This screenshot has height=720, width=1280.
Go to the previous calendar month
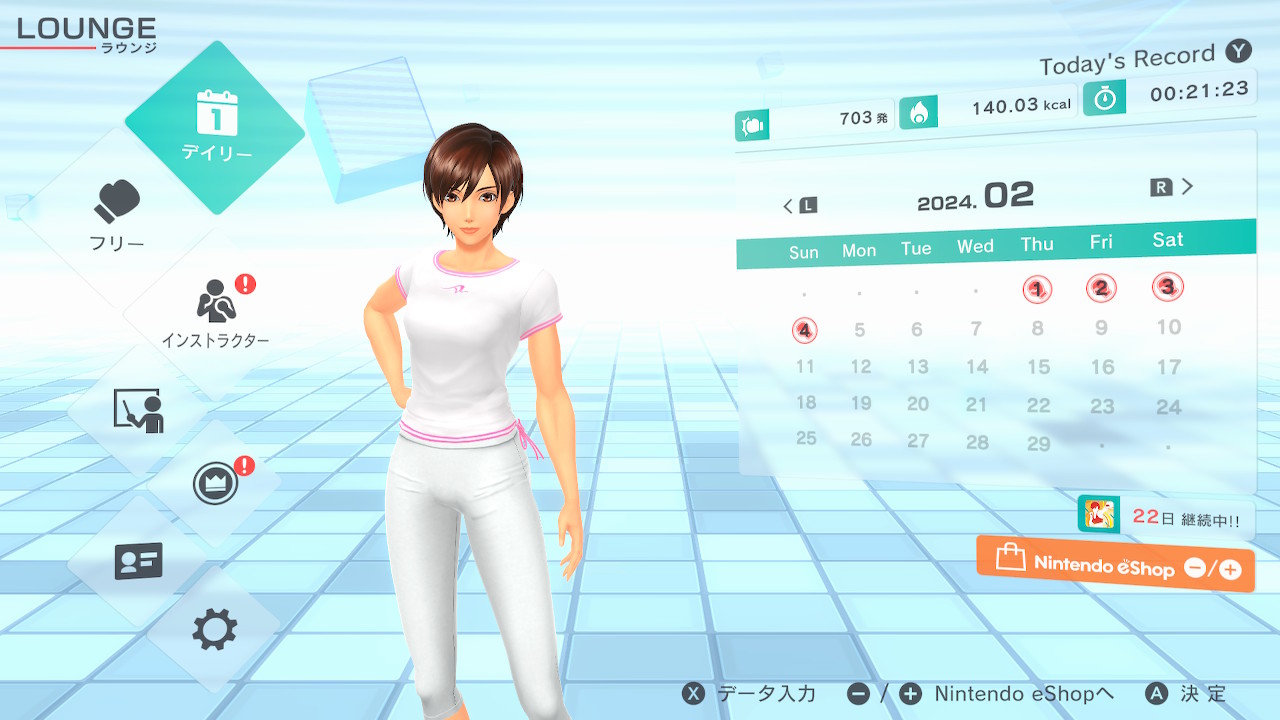(x=799, y=206)
